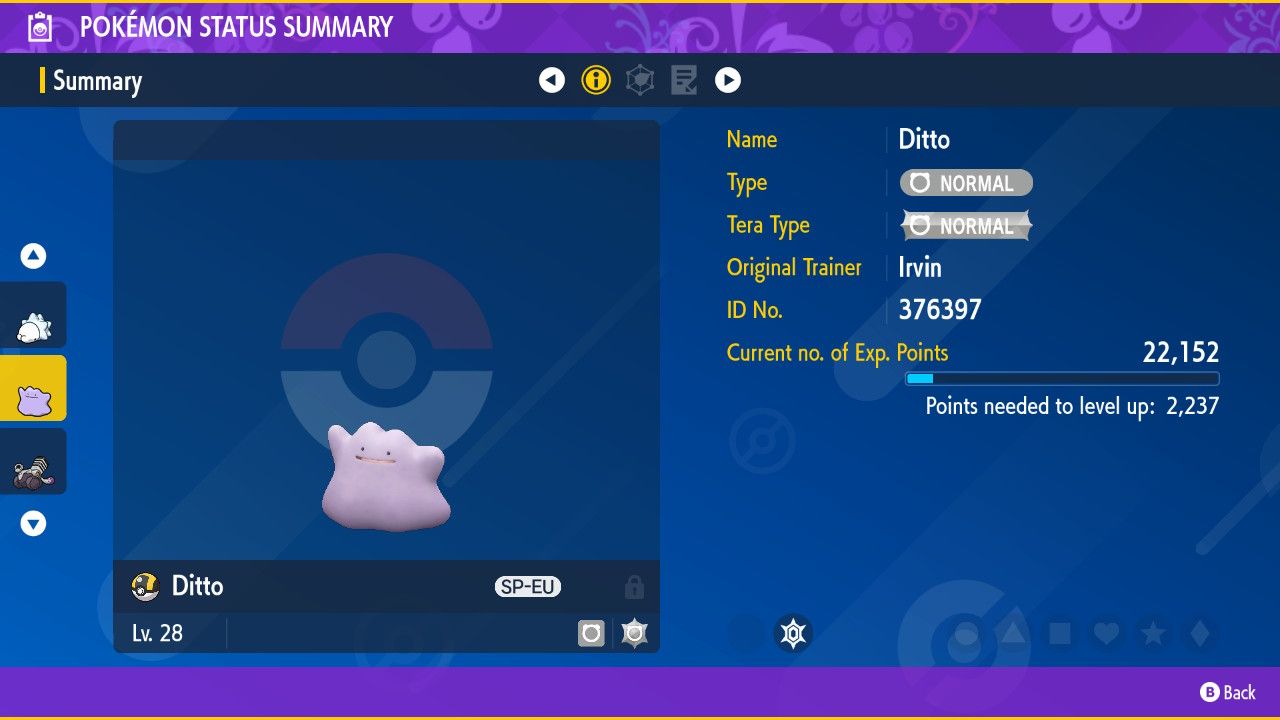Select the Normal Tera jewel icon bottom center
The width and height of the screenshot is (1280, 720).
click(x=793, y=632)
